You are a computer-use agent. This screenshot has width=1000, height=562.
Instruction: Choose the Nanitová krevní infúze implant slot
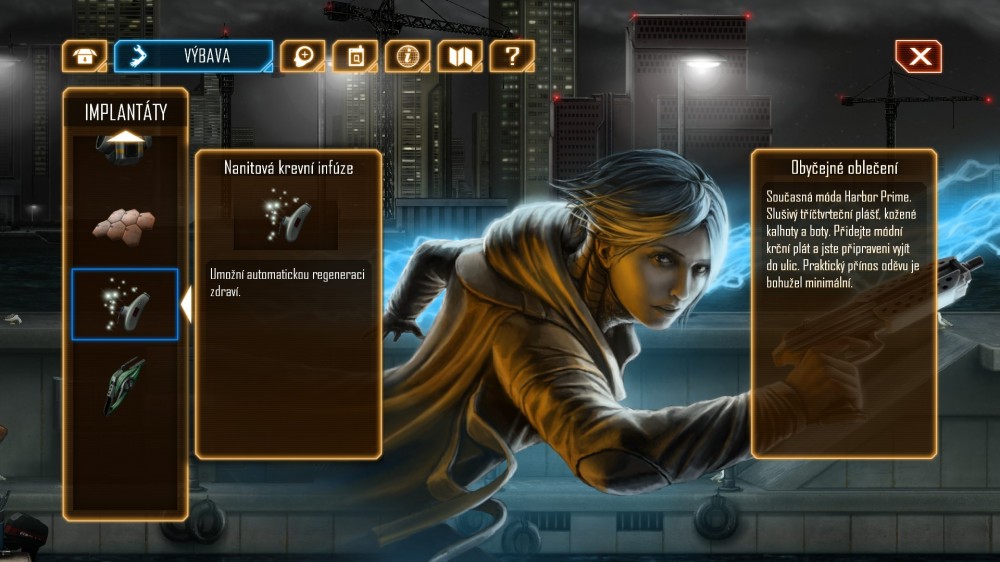(x=125, y=304)
